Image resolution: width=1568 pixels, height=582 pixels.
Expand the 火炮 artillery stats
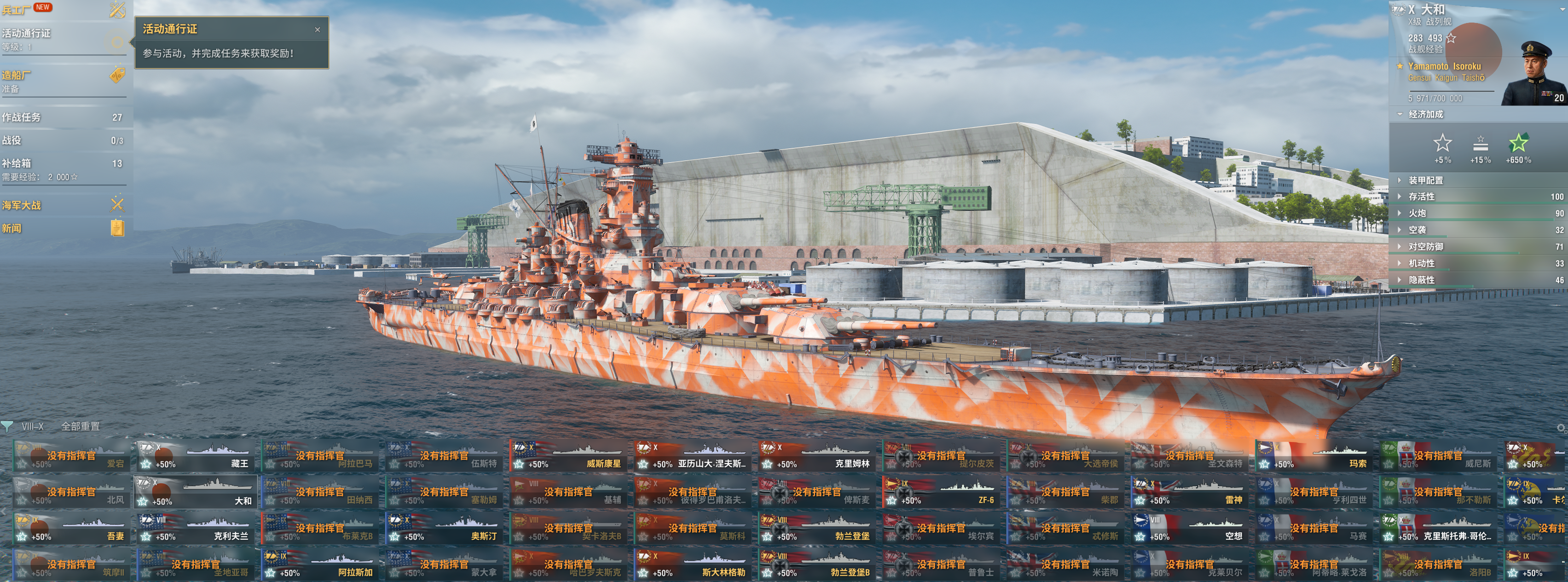click(1417, 213)
